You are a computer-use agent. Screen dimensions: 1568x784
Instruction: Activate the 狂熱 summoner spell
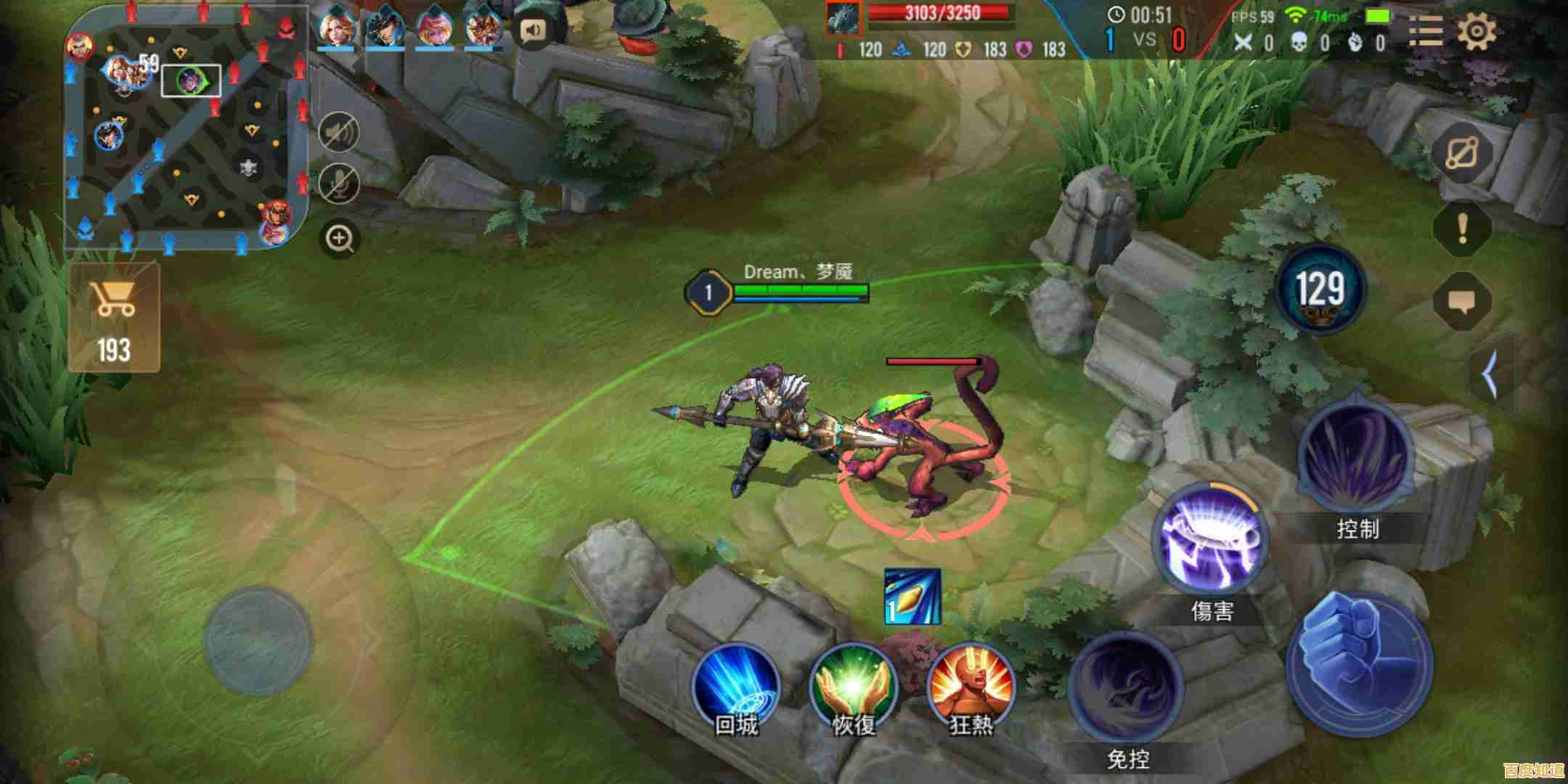click(971, 686)
